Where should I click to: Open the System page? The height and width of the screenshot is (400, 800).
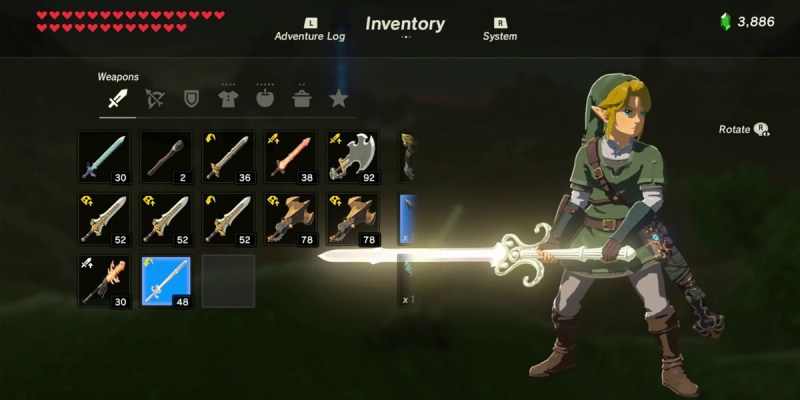(499, 30)
